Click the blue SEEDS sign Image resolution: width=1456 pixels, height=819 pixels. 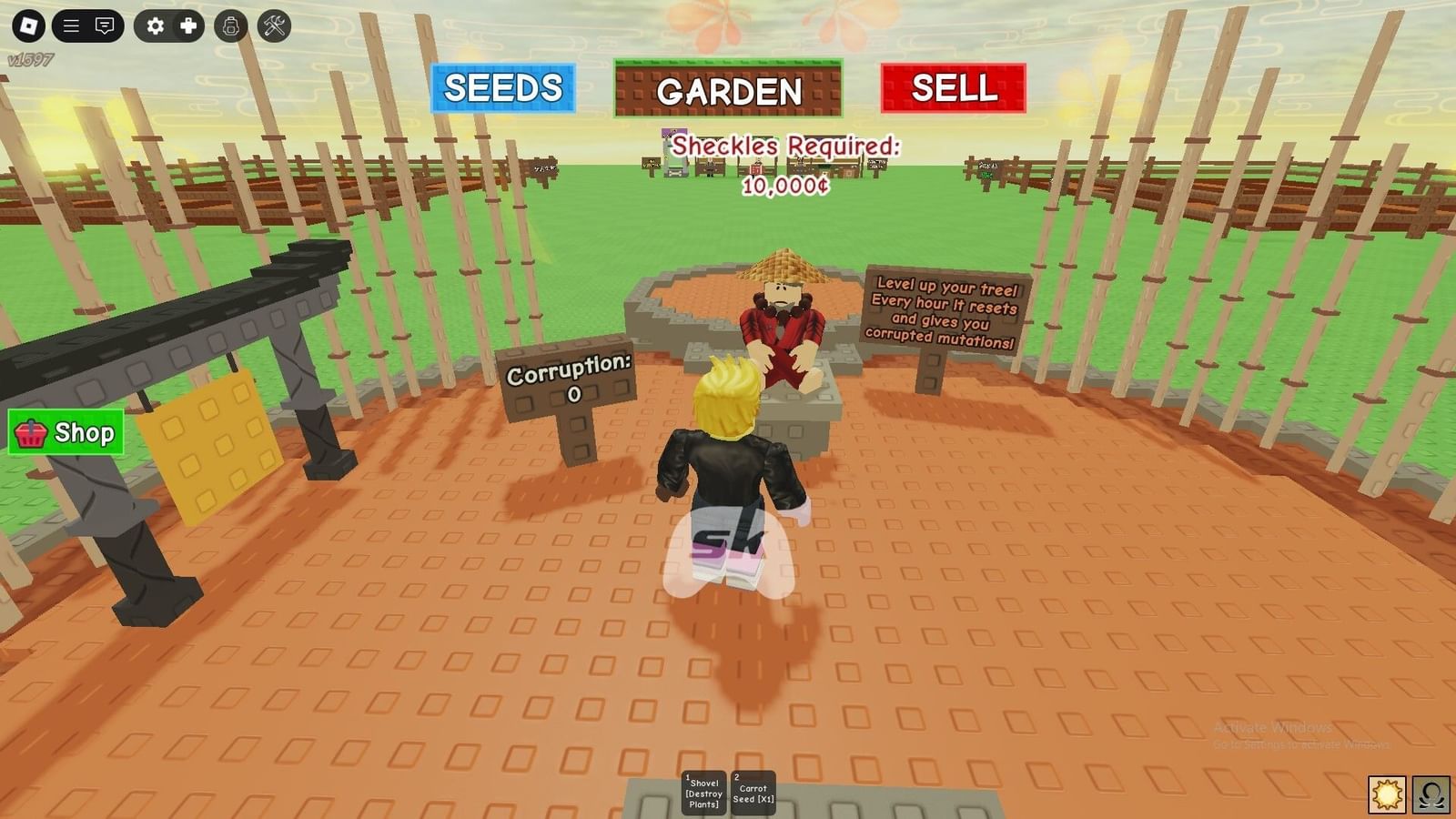tap(502, 88)
